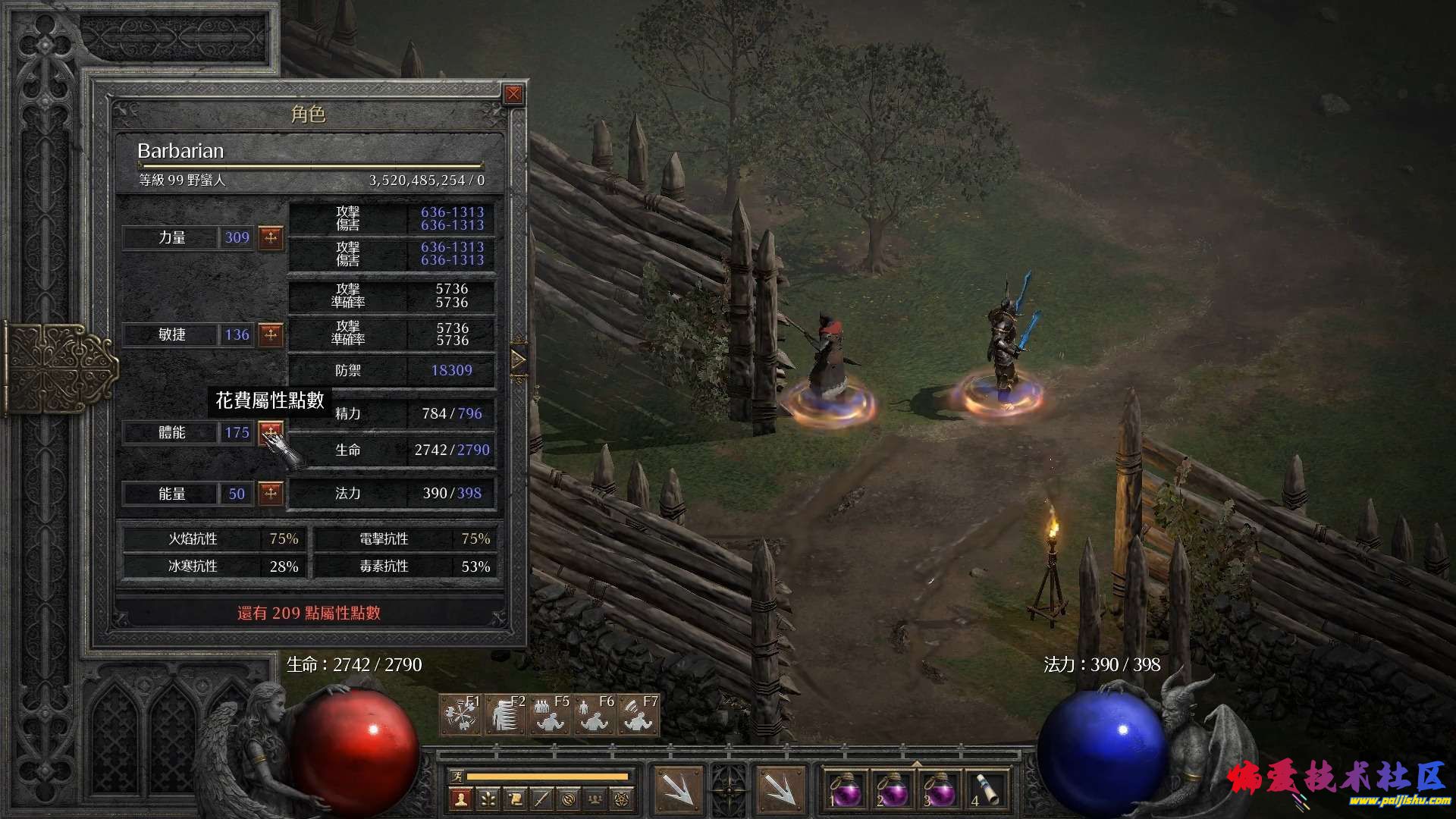Screen dimensions: 1456x819
Task: Add a point to 體能 vitality
Action: coord(270,432)
